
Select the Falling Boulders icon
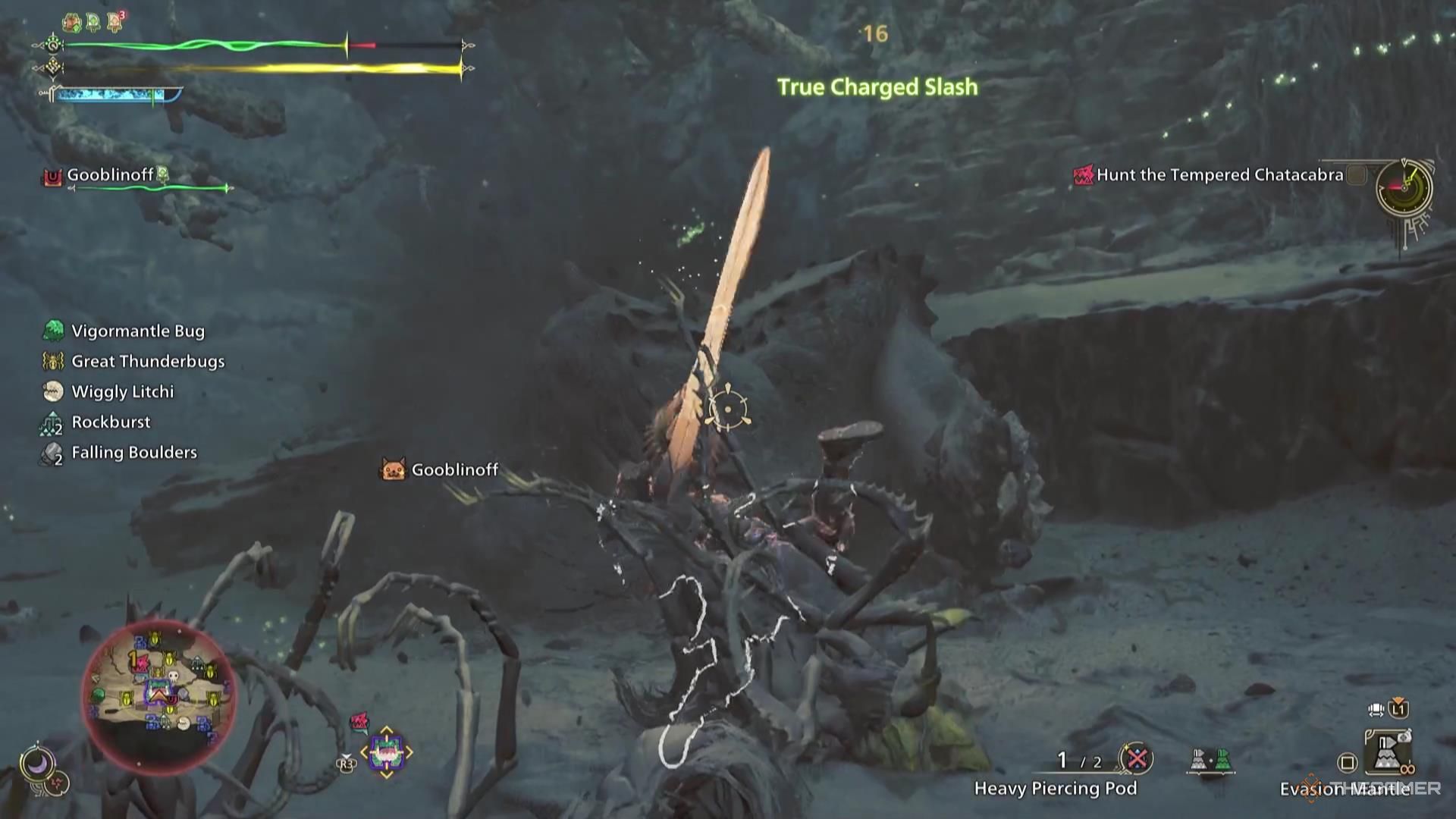pyautogui.click(x=50, y=452)
